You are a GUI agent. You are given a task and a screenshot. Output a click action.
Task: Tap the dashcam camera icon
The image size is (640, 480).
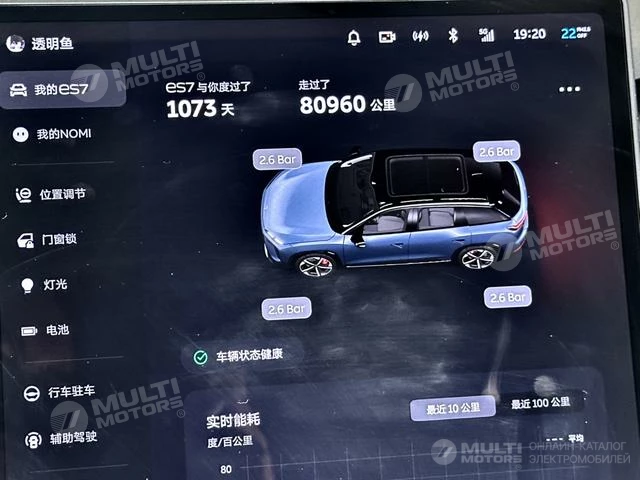coord(387,37)
